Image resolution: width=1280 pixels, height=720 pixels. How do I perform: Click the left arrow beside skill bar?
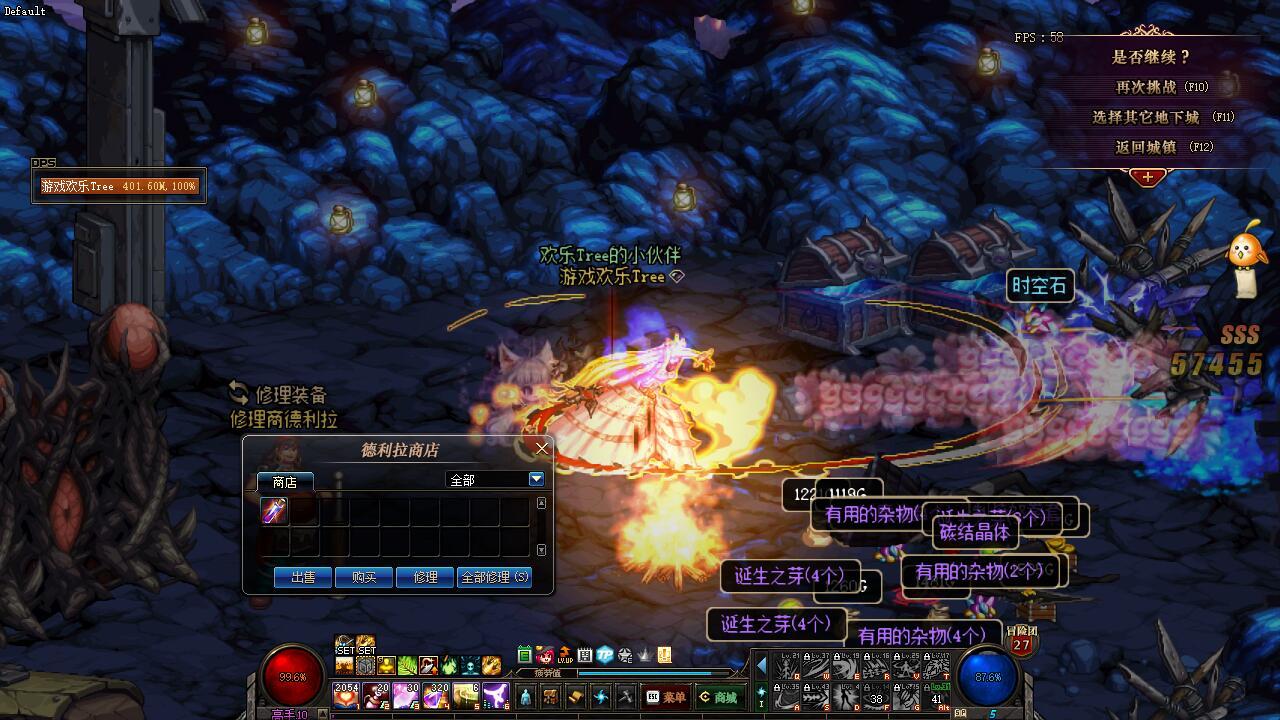761,665
